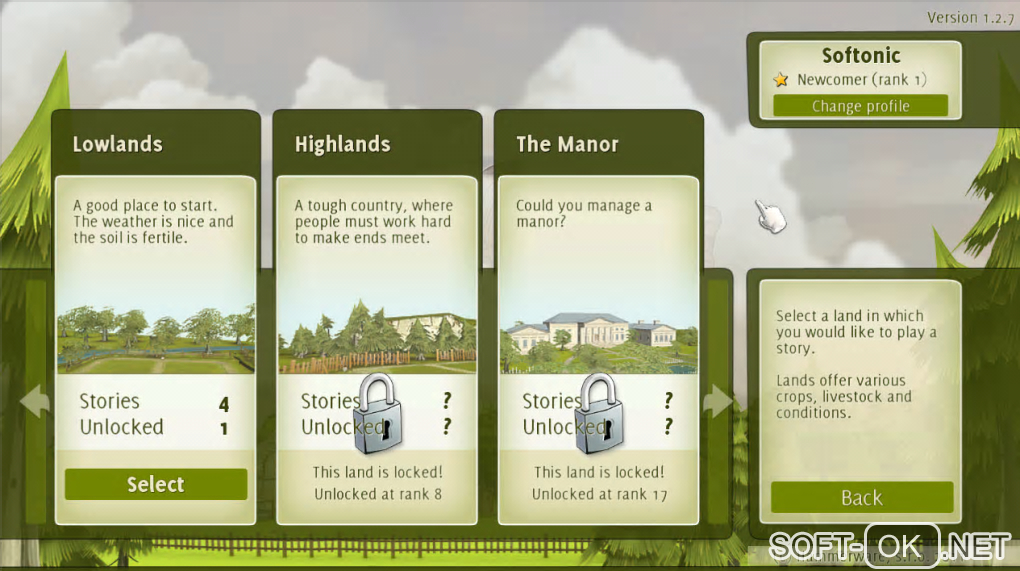Click the Back button
This screenshot has height=571, width=1020.
pyautogui.click(x=861, y=497)
